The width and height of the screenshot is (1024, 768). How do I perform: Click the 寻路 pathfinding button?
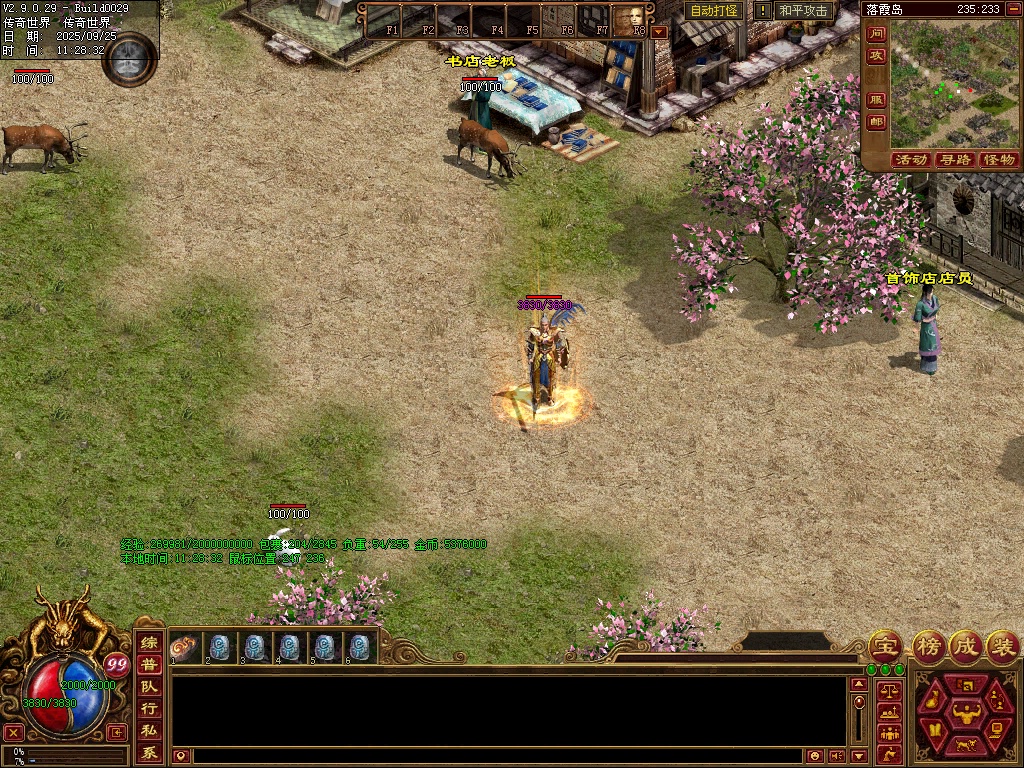point(955,160)
